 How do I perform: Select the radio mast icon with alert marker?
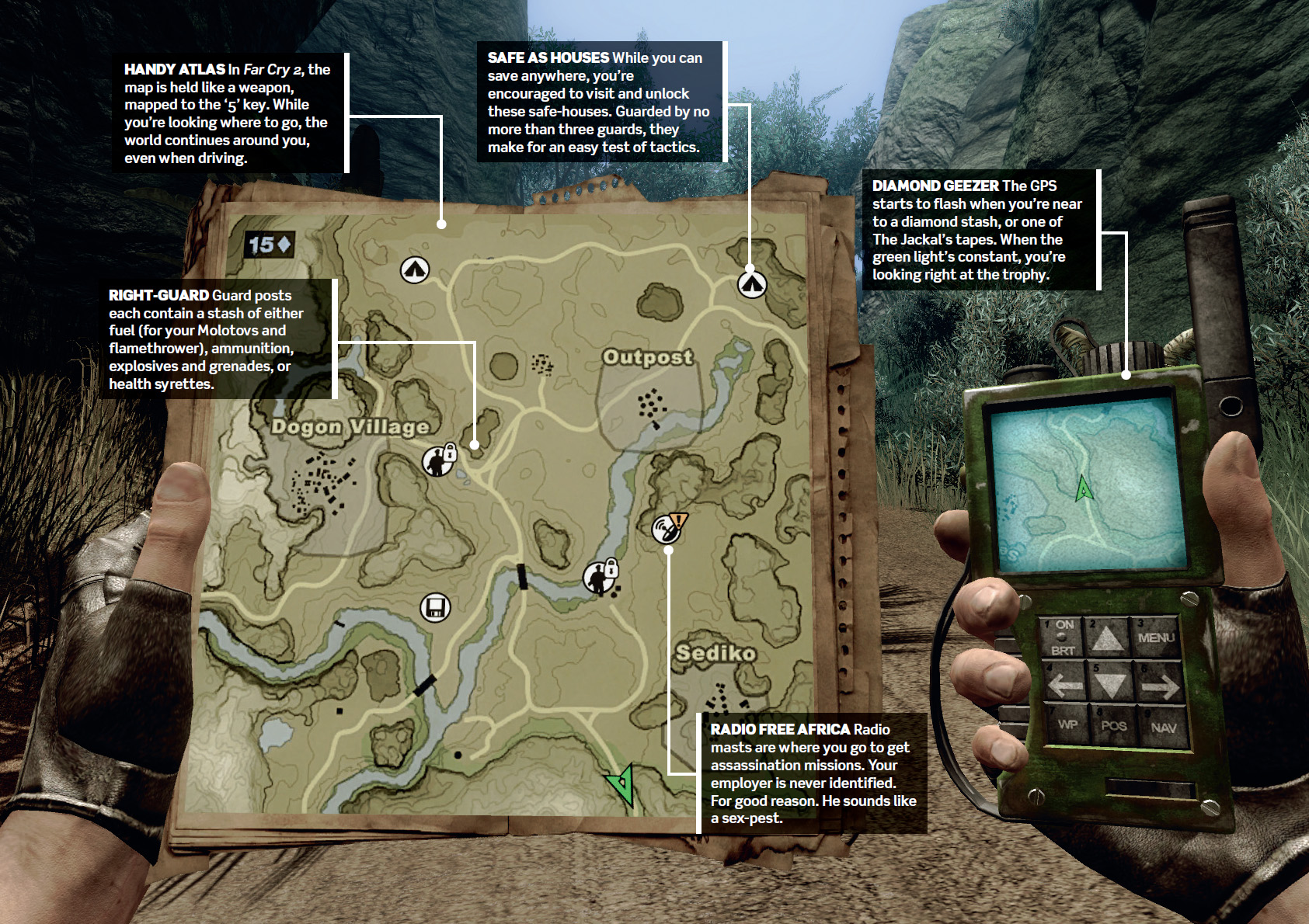[x=664, y=530]
